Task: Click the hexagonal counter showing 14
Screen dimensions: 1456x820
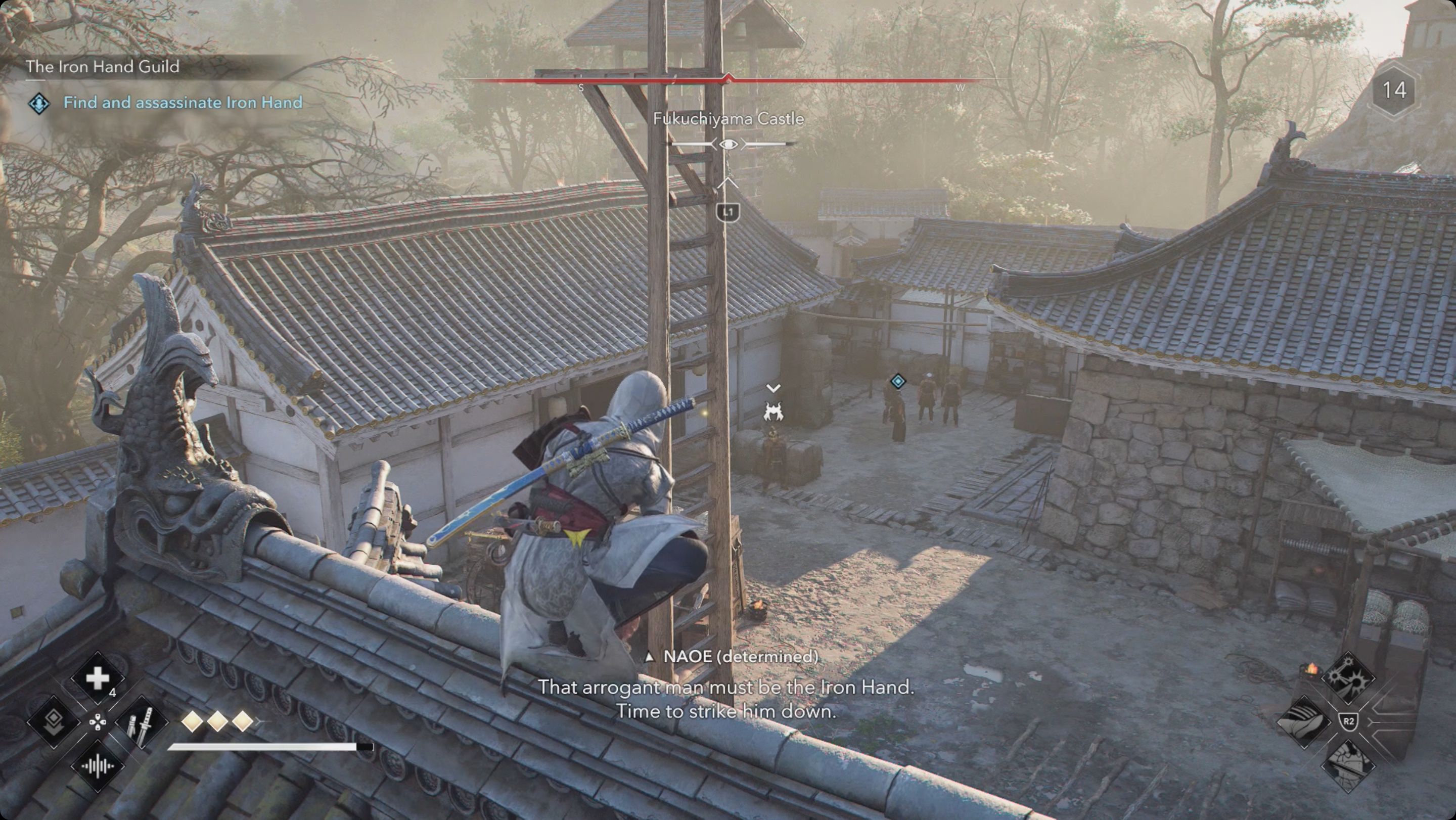Action: [1394, 89]
